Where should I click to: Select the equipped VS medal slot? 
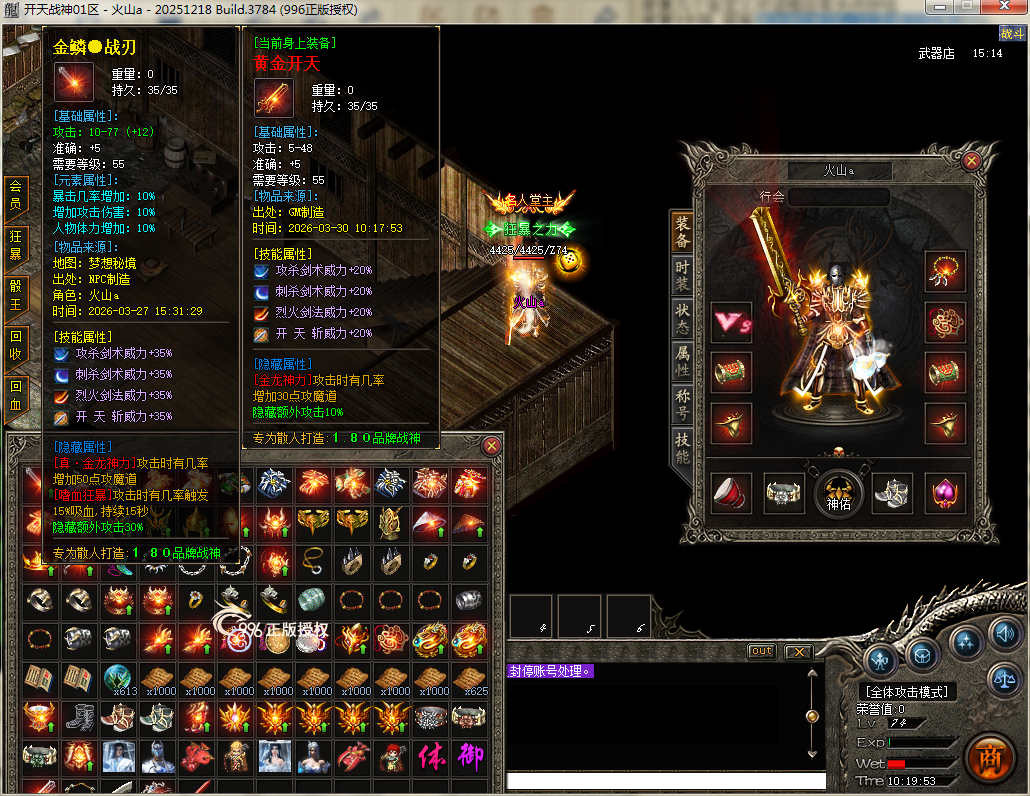click(x=731, y=322)
